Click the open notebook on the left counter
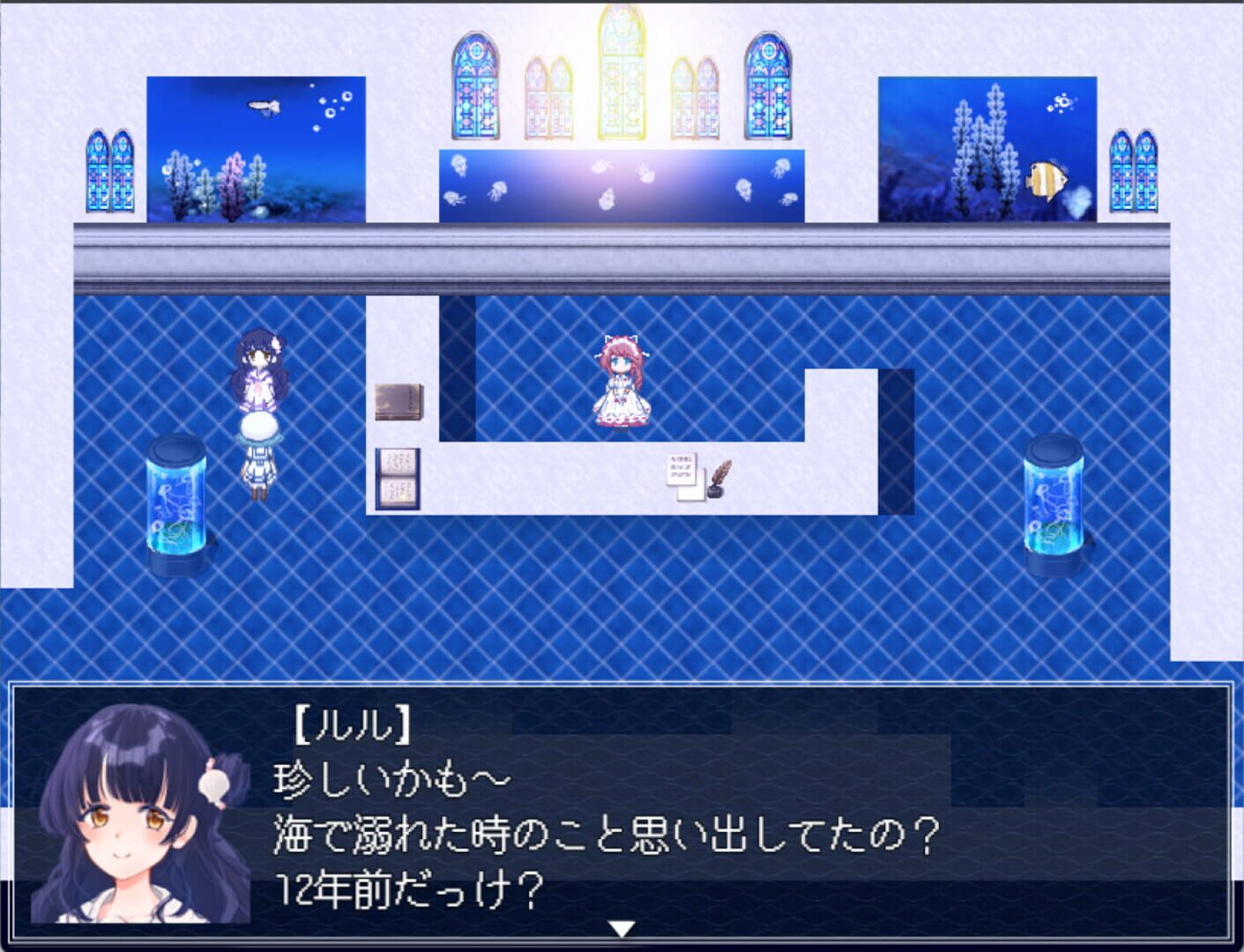 tap(396, 479)
